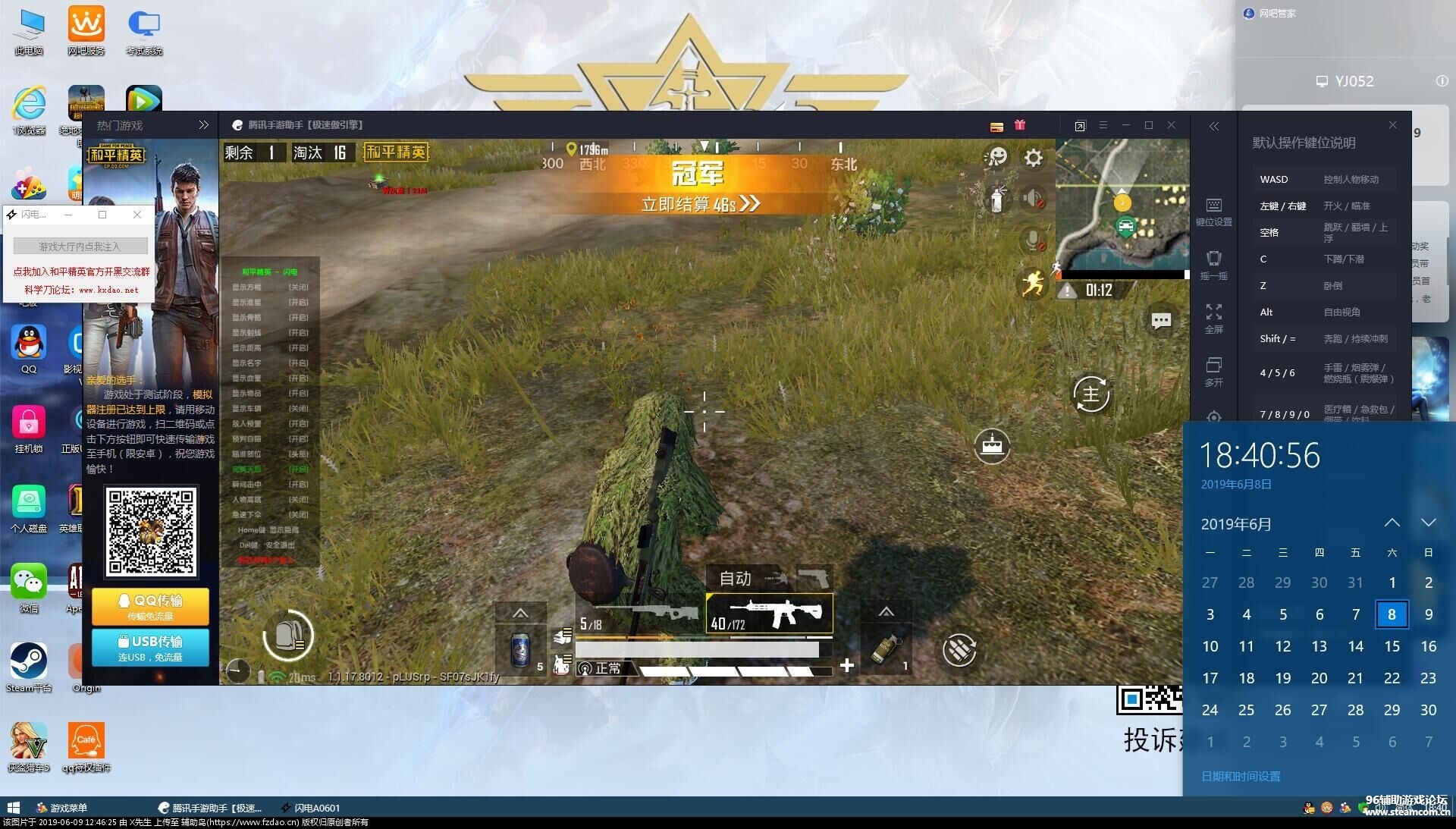
Task: Expand the healing items arrow
Action: click(x=520, y=613)
